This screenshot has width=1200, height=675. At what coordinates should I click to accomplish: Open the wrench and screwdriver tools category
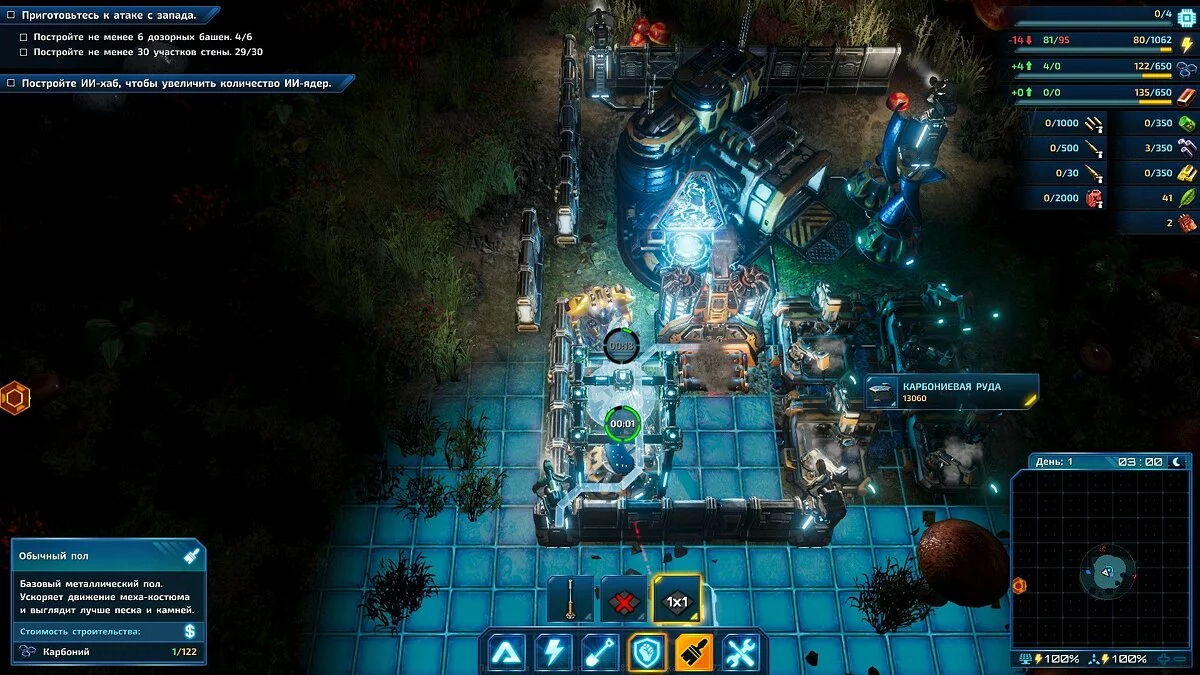pyautogui.click(x=741, y=652)
